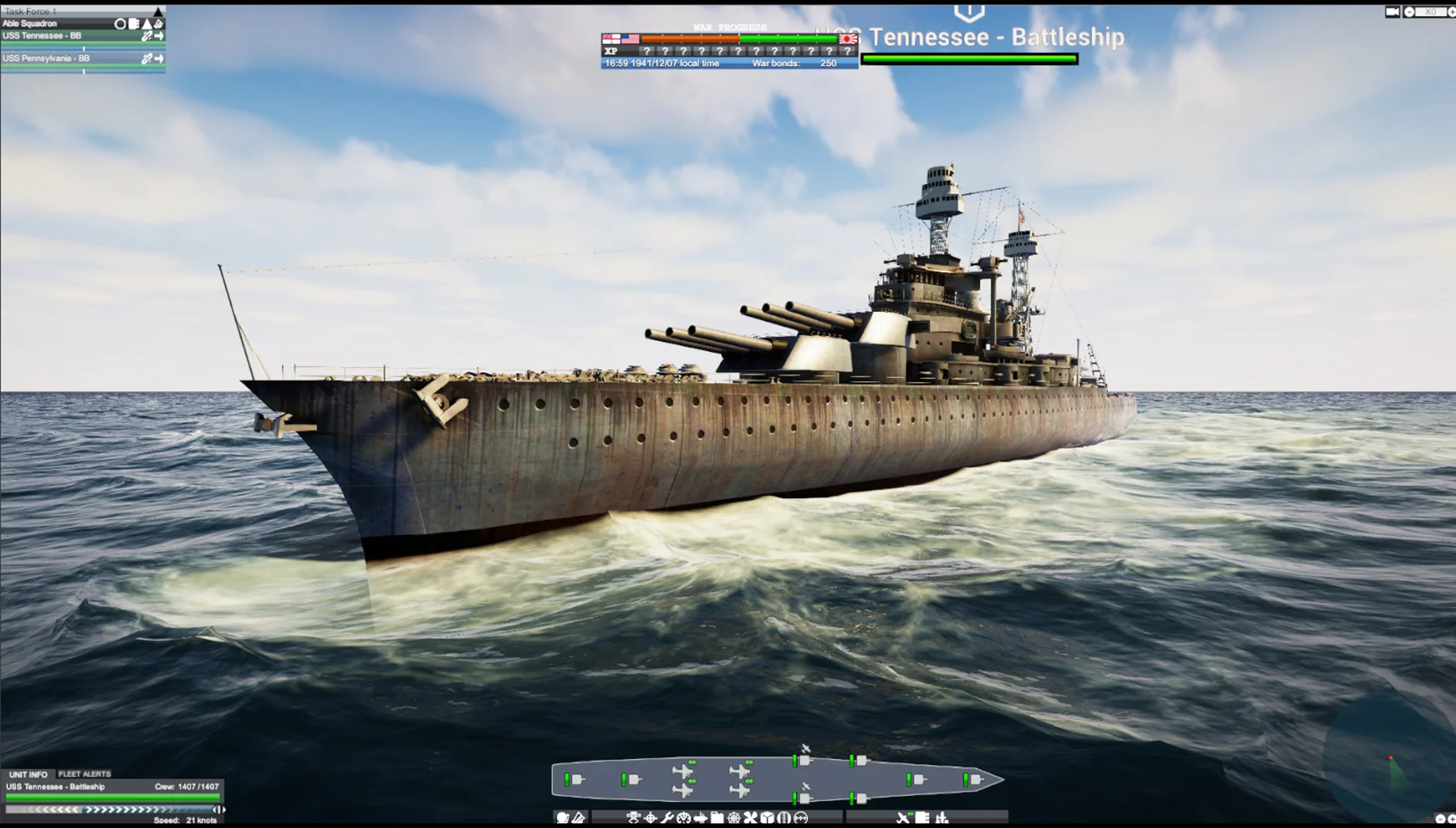Open the repair wrench tool
The image size is (1456, 828).
click(667, 817)
